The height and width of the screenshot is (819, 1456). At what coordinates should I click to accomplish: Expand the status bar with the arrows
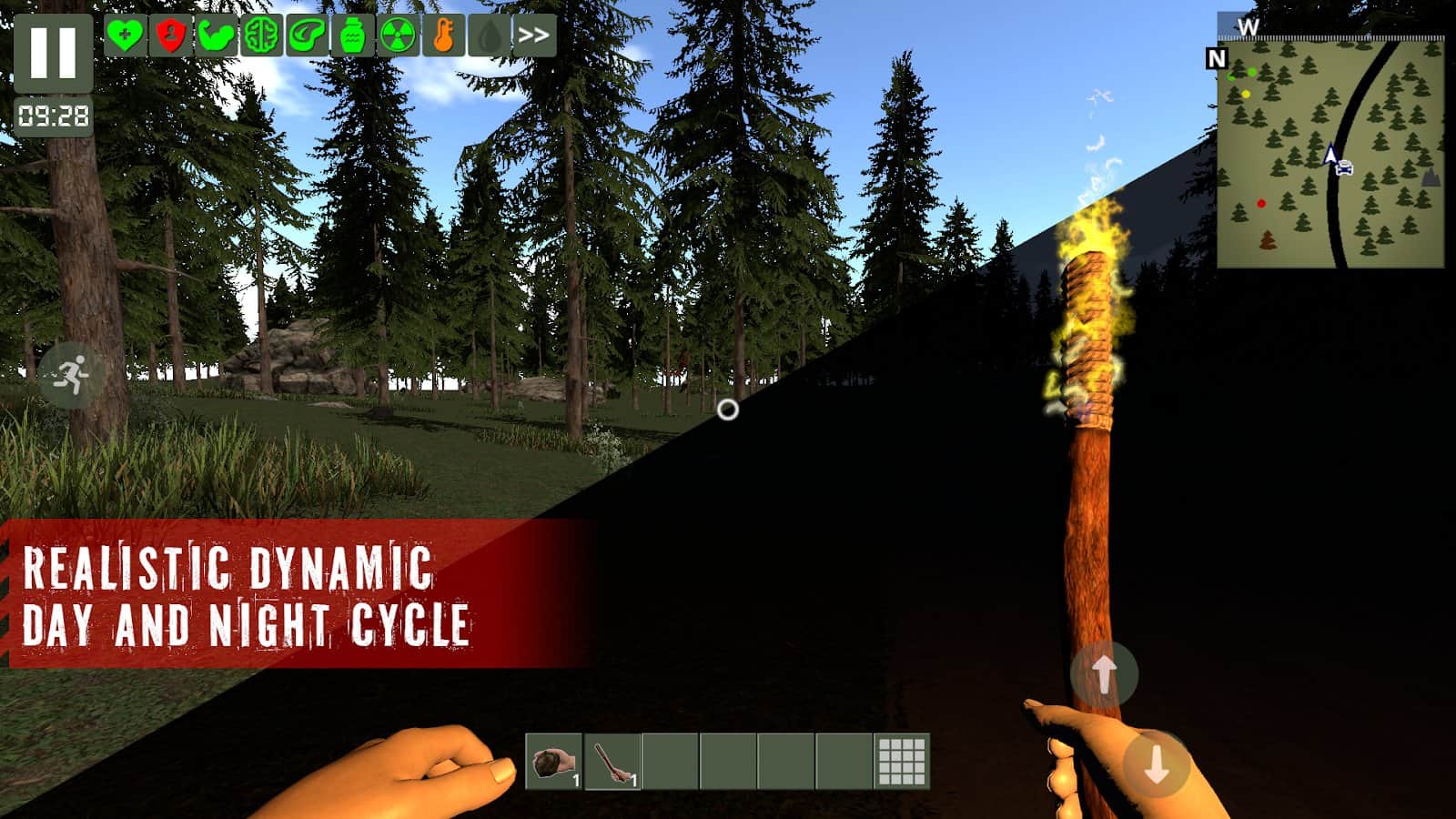[533, 36]
